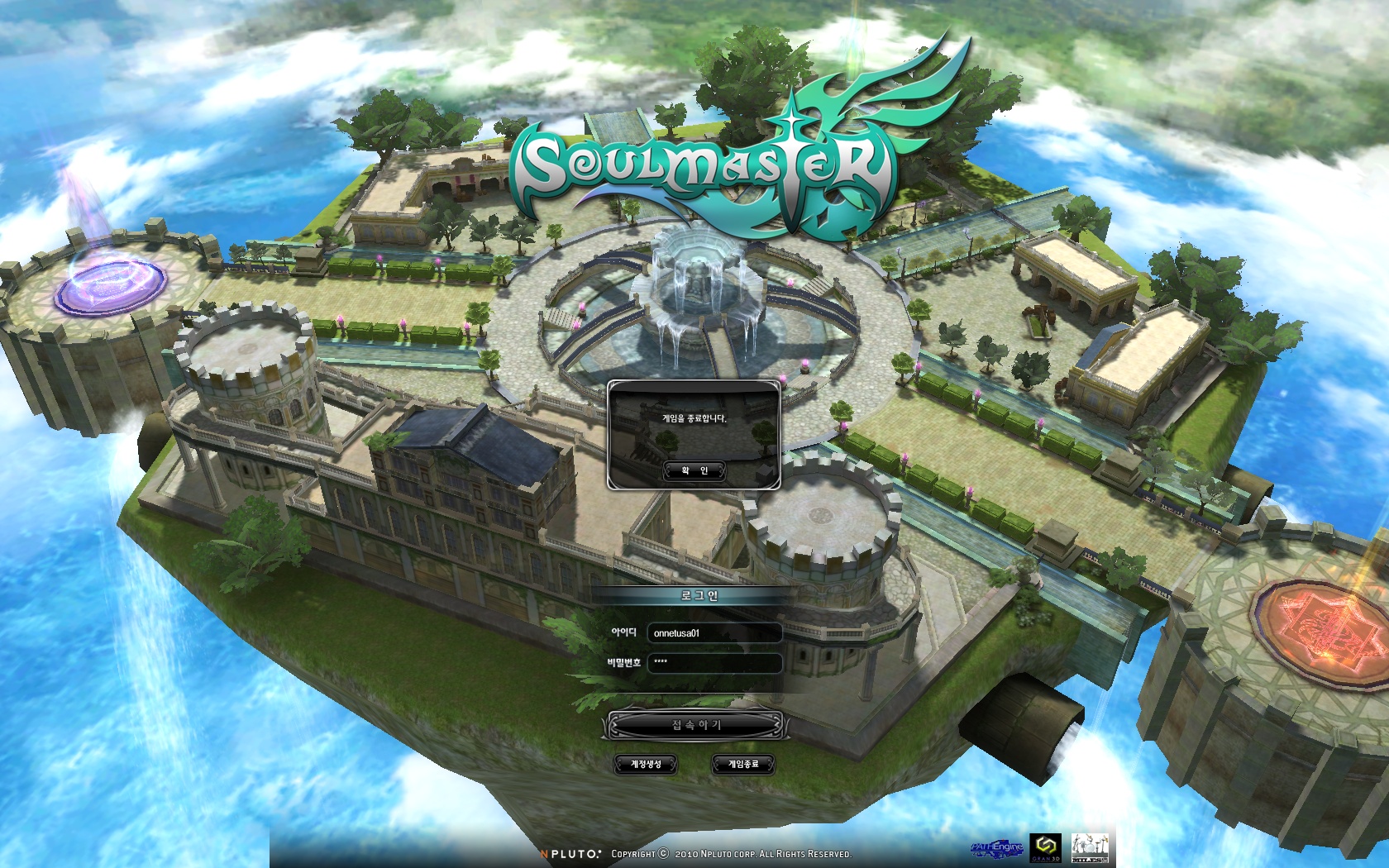This screenshot has height=868, width=1389.
Task: Quit via the 게임종료 button
Action: [742, 764]
